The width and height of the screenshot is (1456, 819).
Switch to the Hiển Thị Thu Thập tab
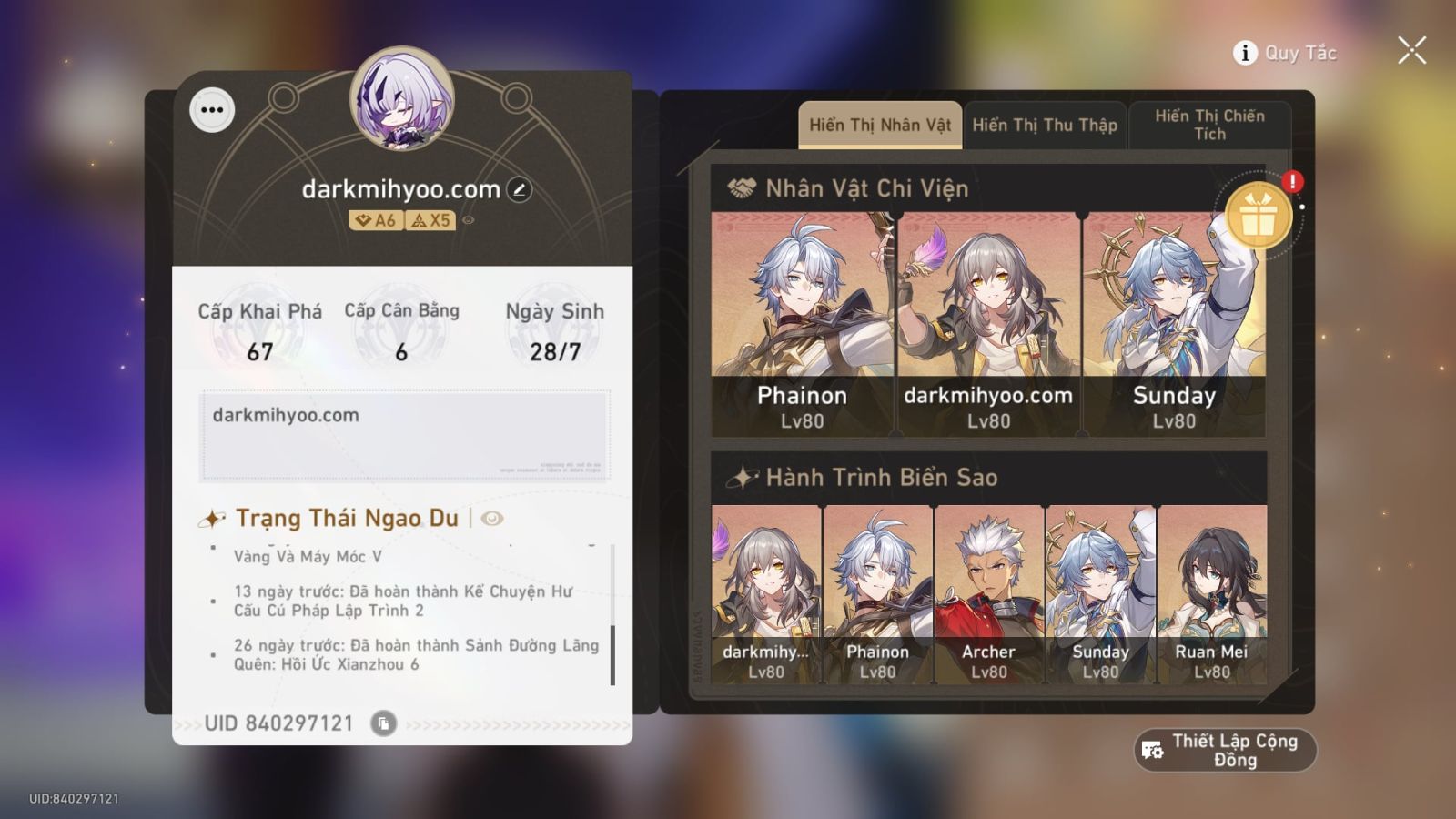pyautogui.click(x=1045, y=125)
